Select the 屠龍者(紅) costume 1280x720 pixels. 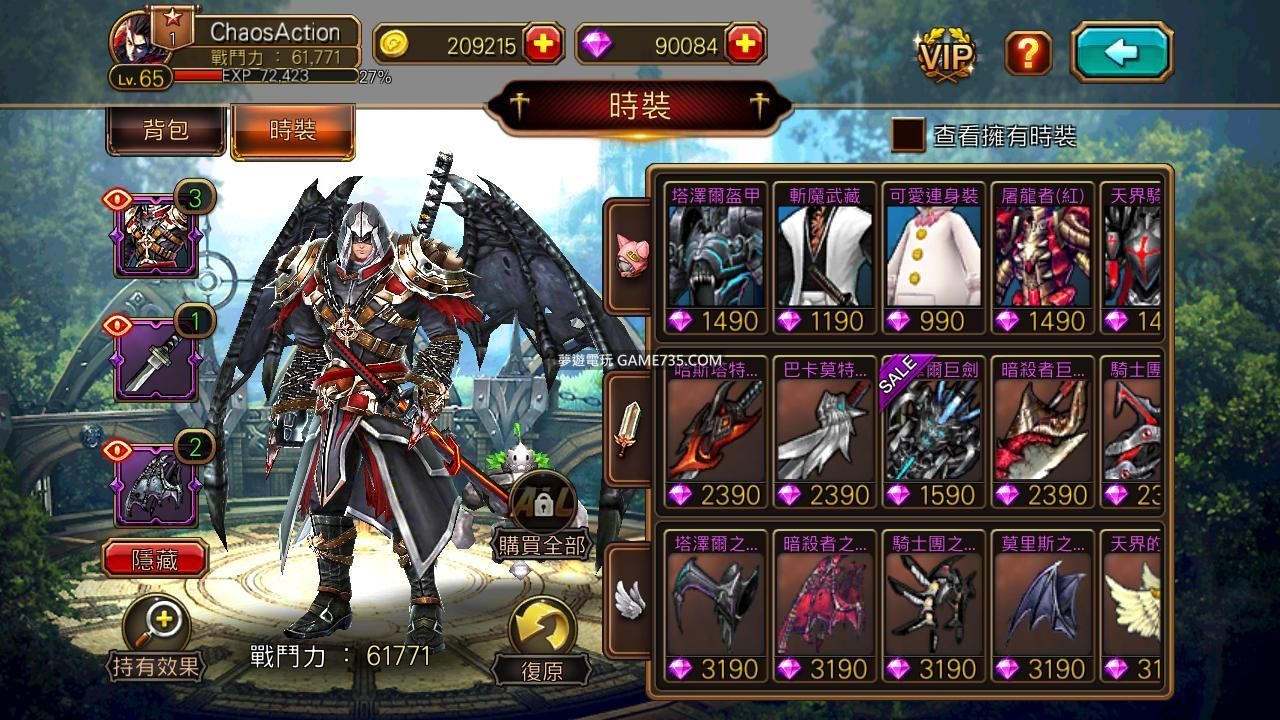(1043, 258)
